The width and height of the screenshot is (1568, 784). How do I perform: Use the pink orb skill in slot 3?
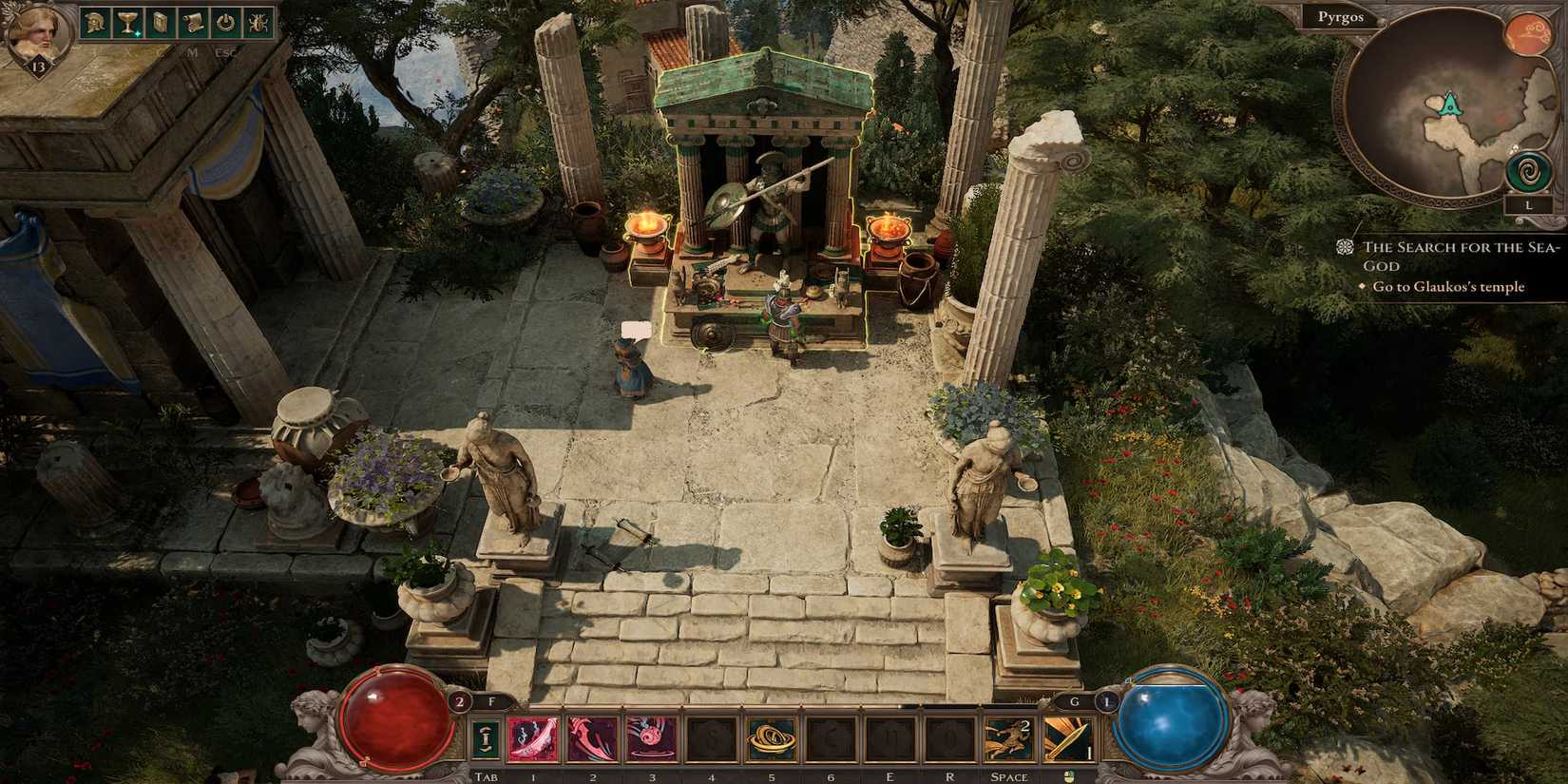click(652, 739)
